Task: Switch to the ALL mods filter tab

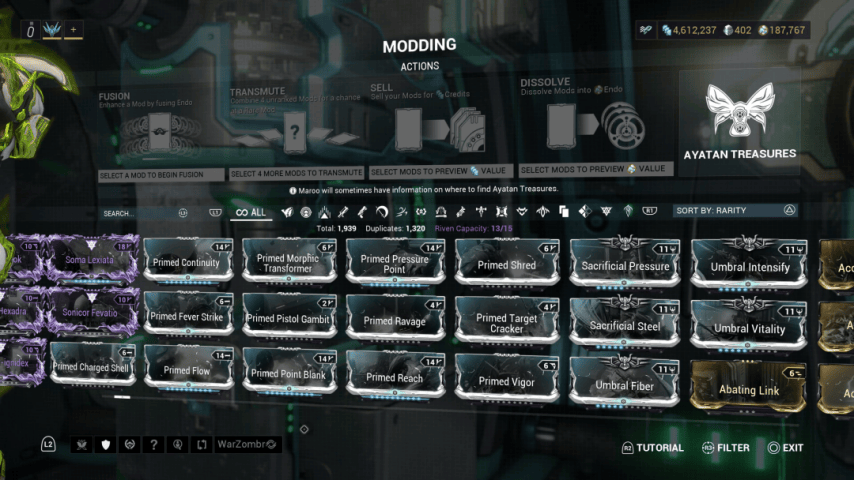Action: (x=250, y=212)
